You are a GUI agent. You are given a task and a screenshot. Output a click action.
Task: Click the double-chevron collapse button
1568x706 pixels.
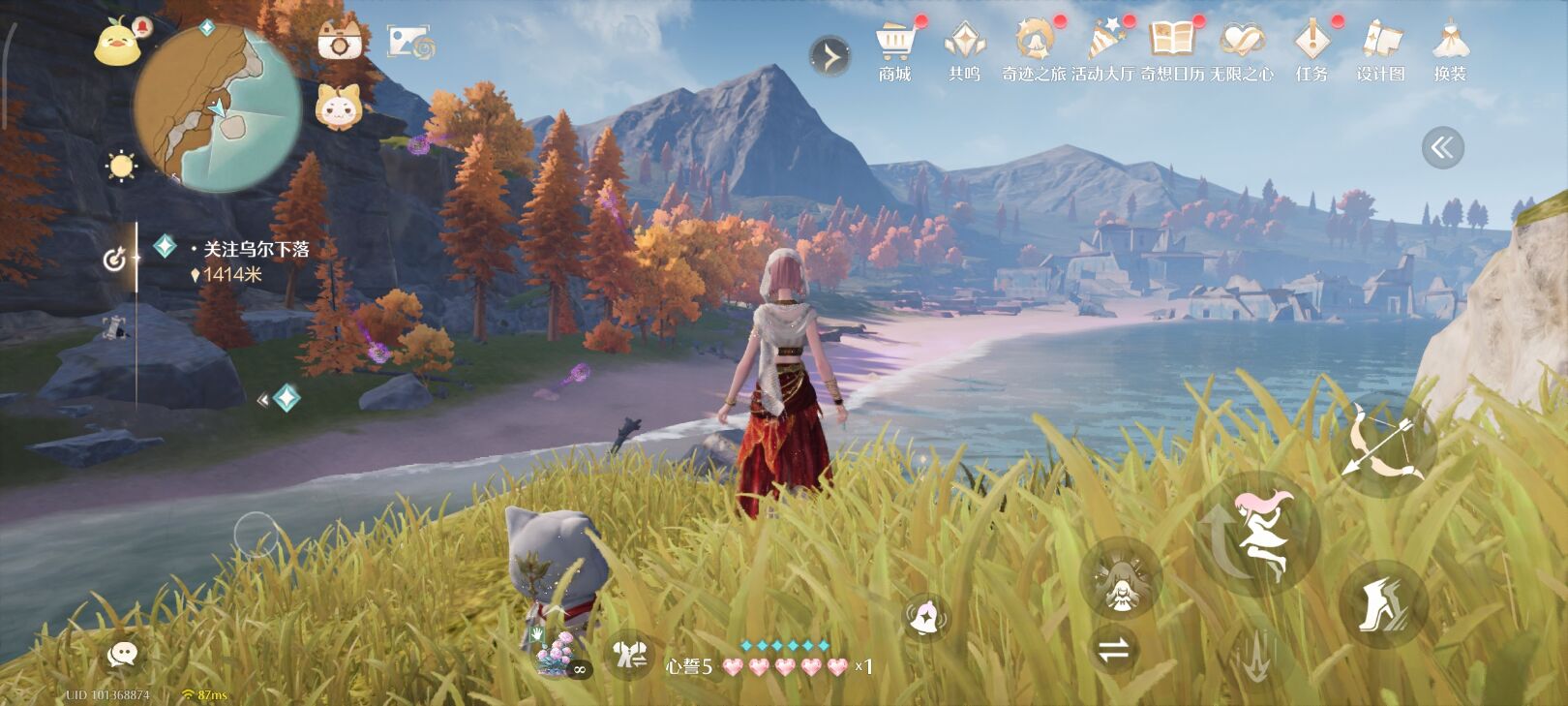click(x=1442, y=148)
